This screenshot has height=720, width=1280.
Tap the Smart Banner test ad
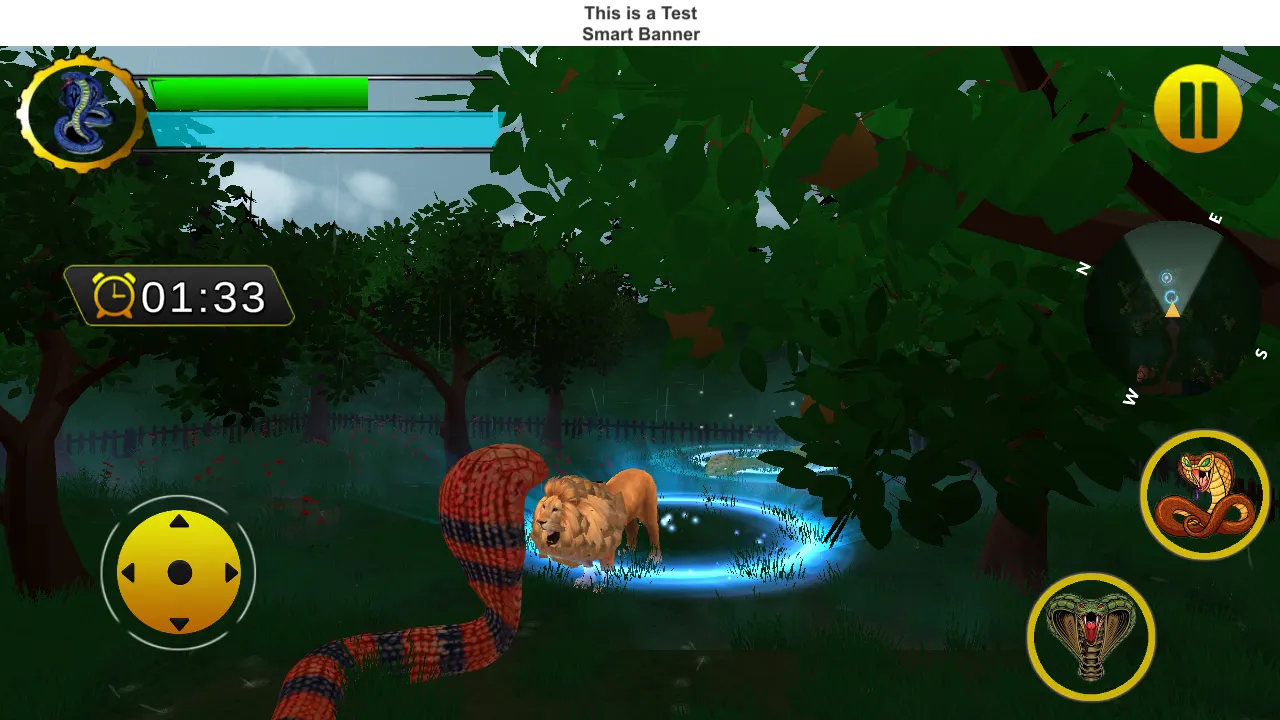click(x=641, y=22)
